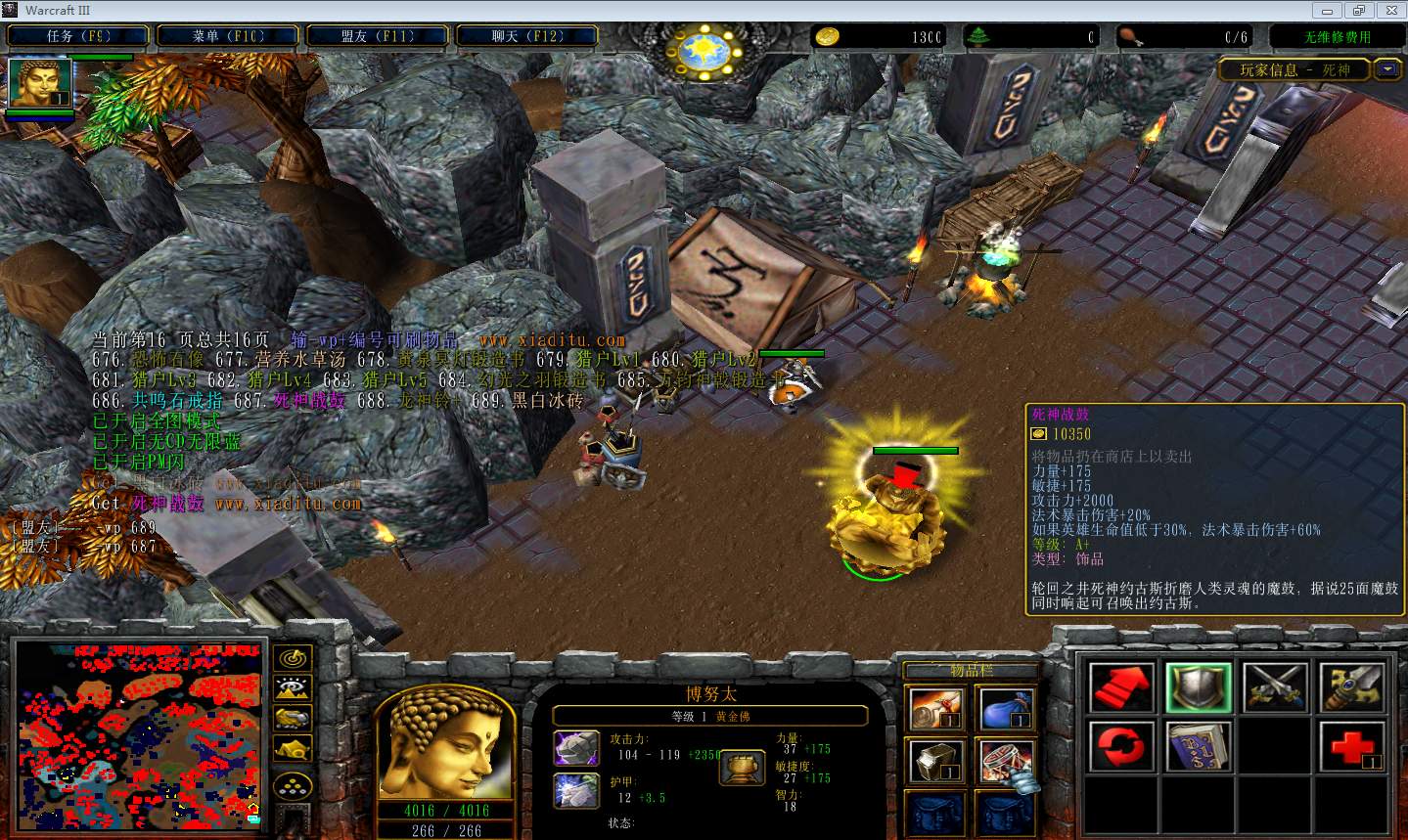1408x840 pixels.
Task: Open the red cross hero skills button
Action: [x=1352, y=748]
